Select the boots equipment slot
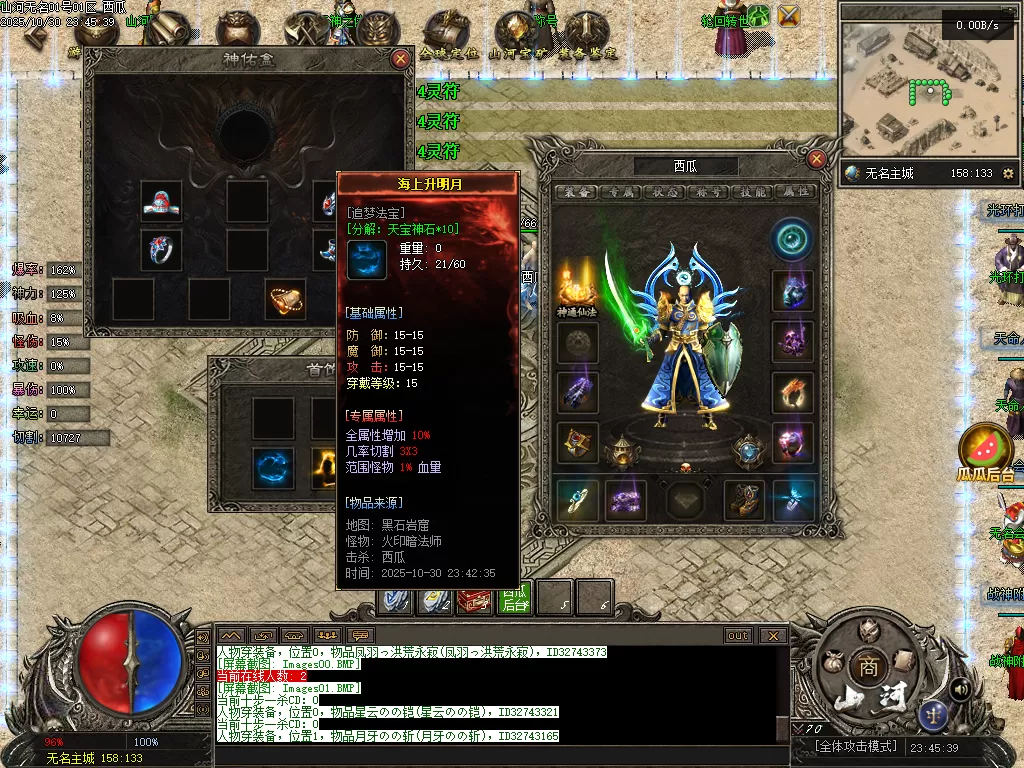The image size is (1024, 768). 745,501
